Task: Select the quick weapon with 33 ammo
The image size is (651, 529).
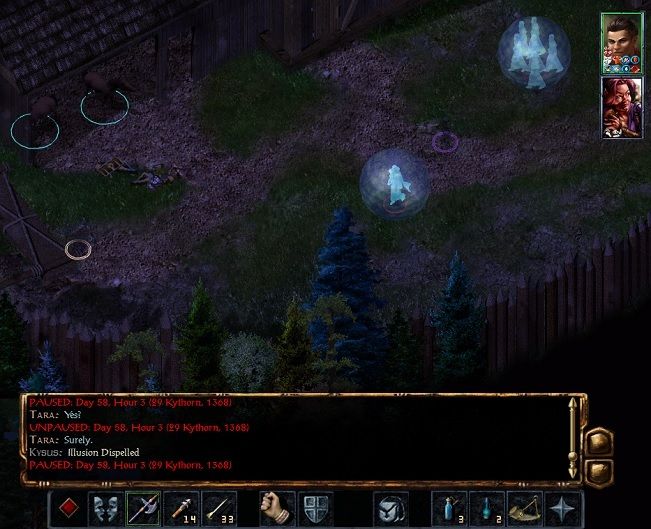Action: click(219, 509)
